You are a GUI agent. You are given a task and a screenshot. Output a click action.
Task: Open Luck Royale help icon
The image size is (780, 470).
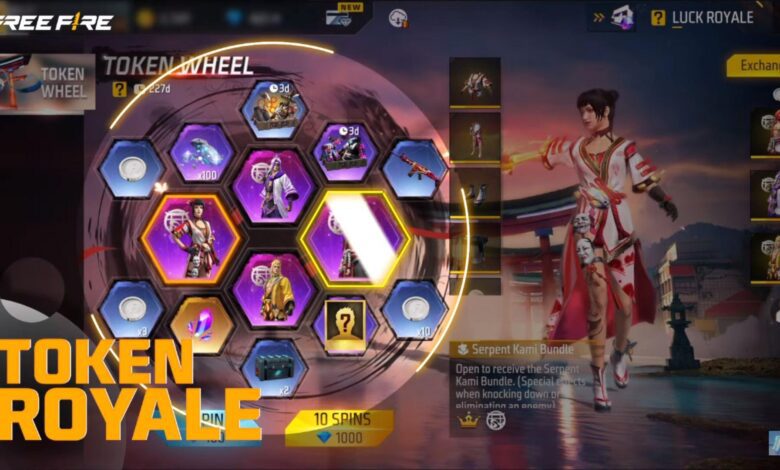coord(657,17)
